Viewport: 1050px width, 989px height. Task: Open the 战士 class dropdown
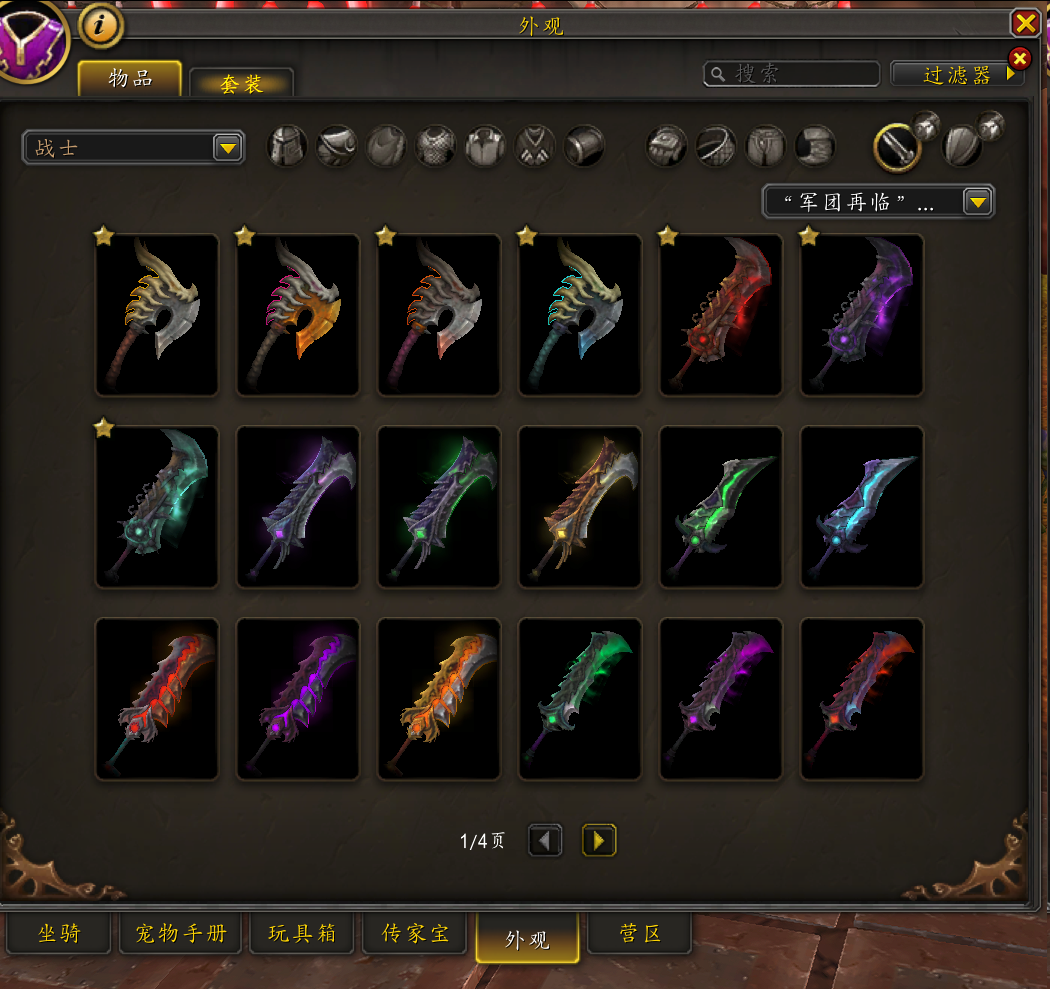133,148
